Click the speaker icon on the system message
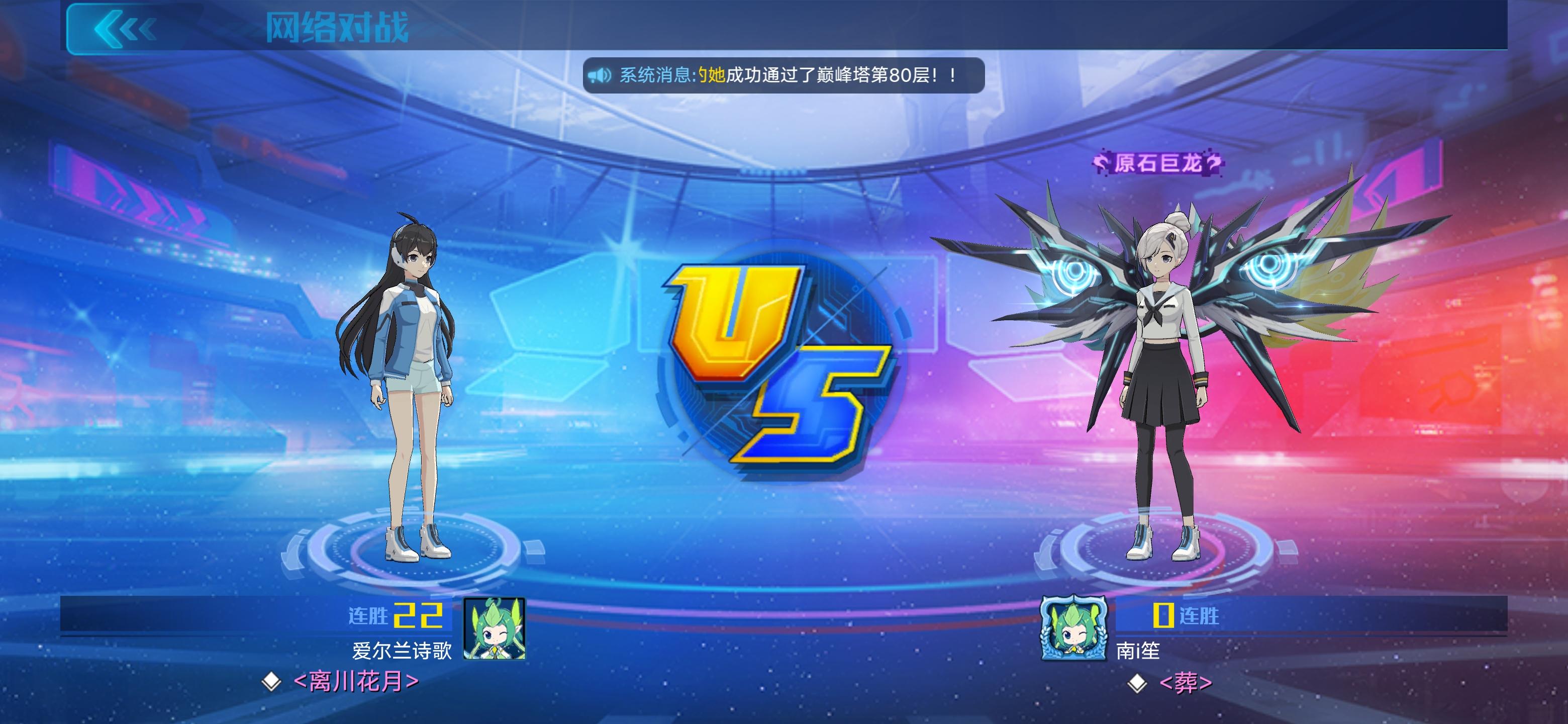Screen dimensions: 1568x724 pos(600,74)
